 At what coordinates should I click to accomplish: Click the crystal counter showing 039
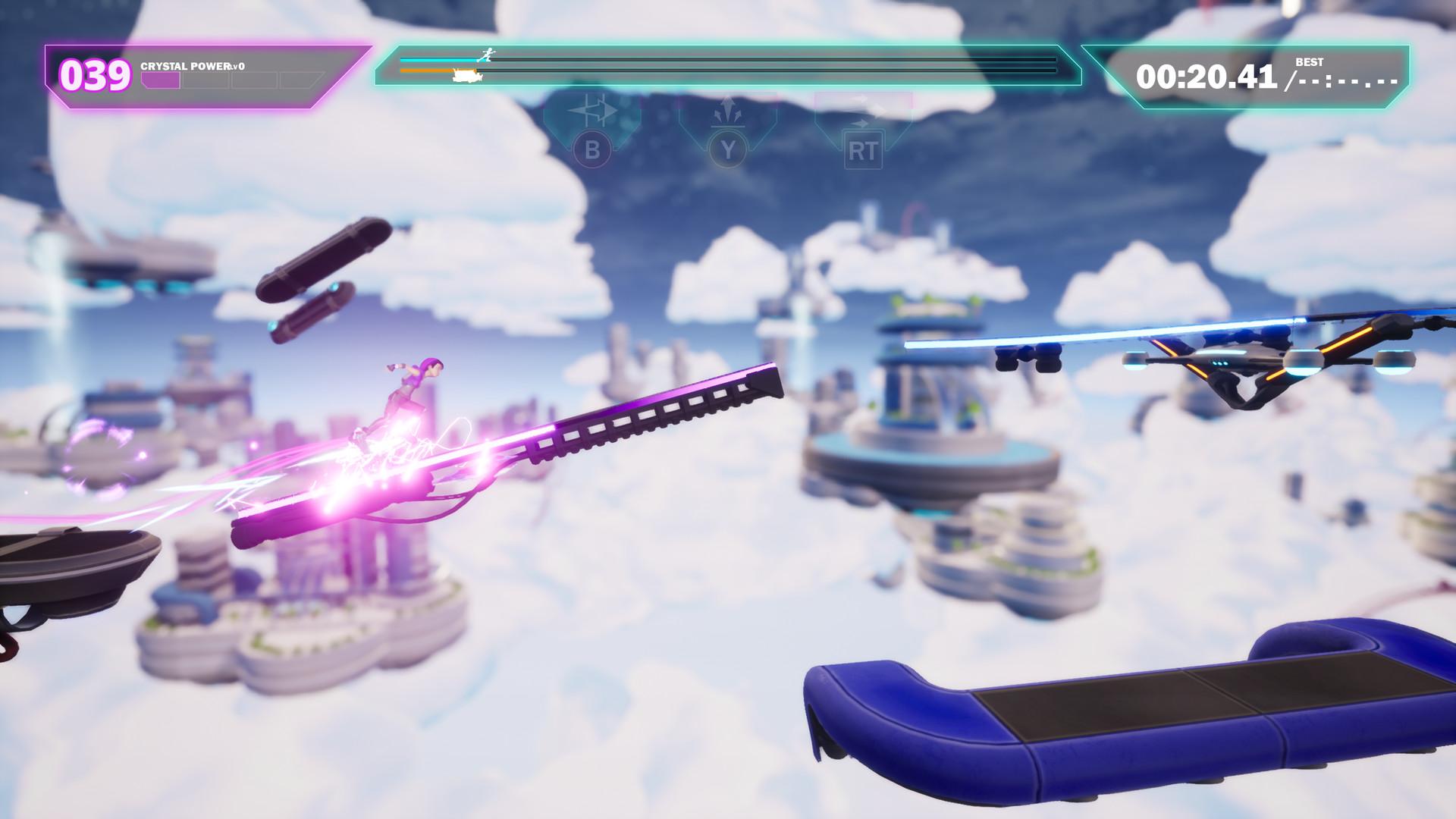[94, 74]
